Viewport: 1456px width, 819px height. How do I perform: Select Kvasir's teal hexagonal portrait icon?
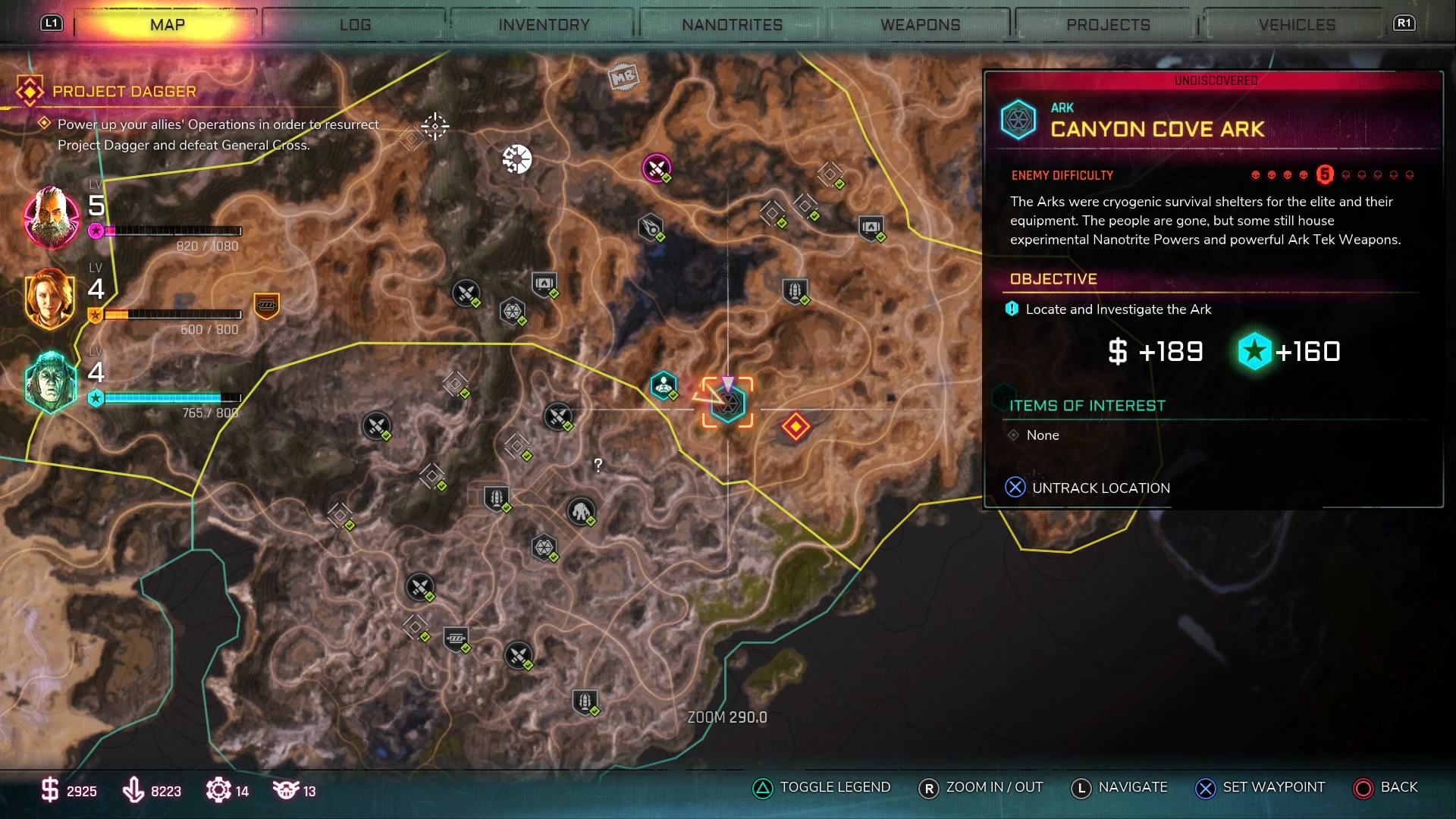[x=49, y=381]
